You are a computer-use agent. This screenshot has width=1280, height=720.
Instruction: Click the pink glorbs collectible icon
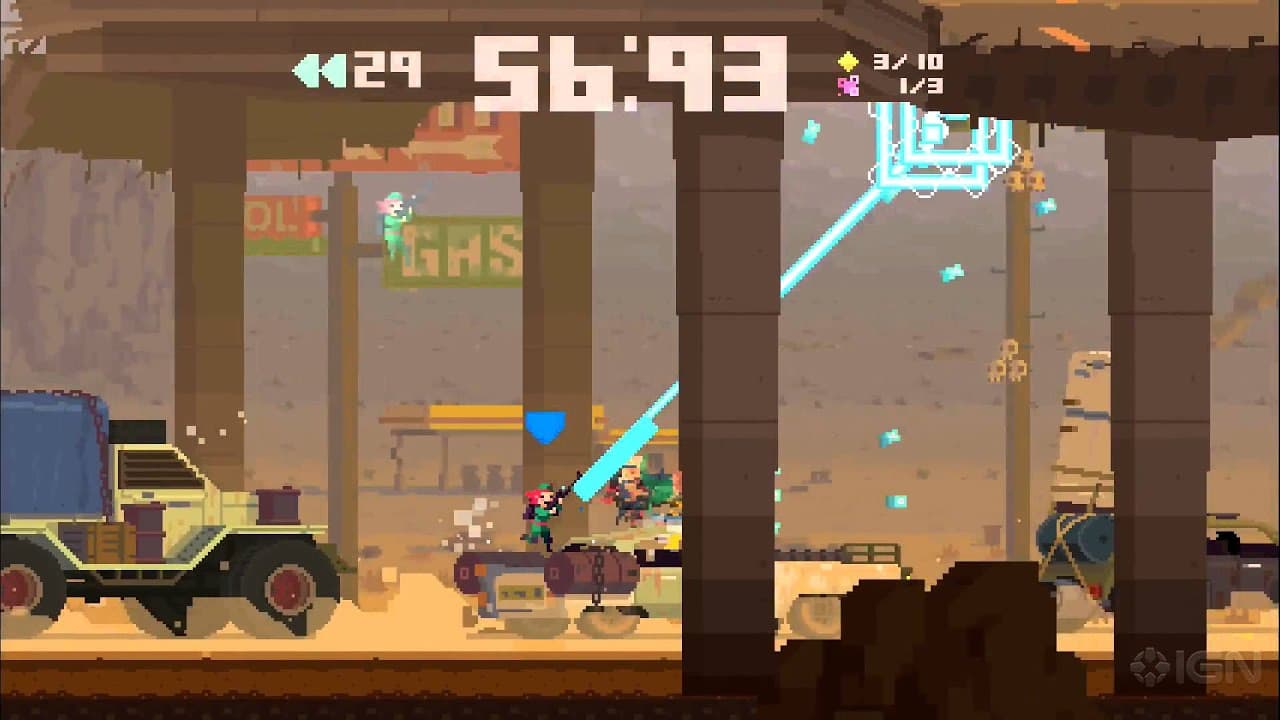coord(848,87)
